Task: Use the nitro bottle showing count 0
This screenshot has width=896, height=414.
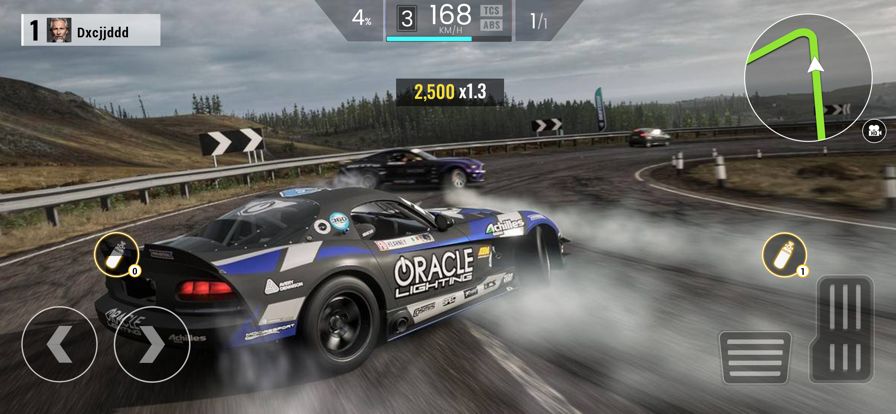Action: 118,256
